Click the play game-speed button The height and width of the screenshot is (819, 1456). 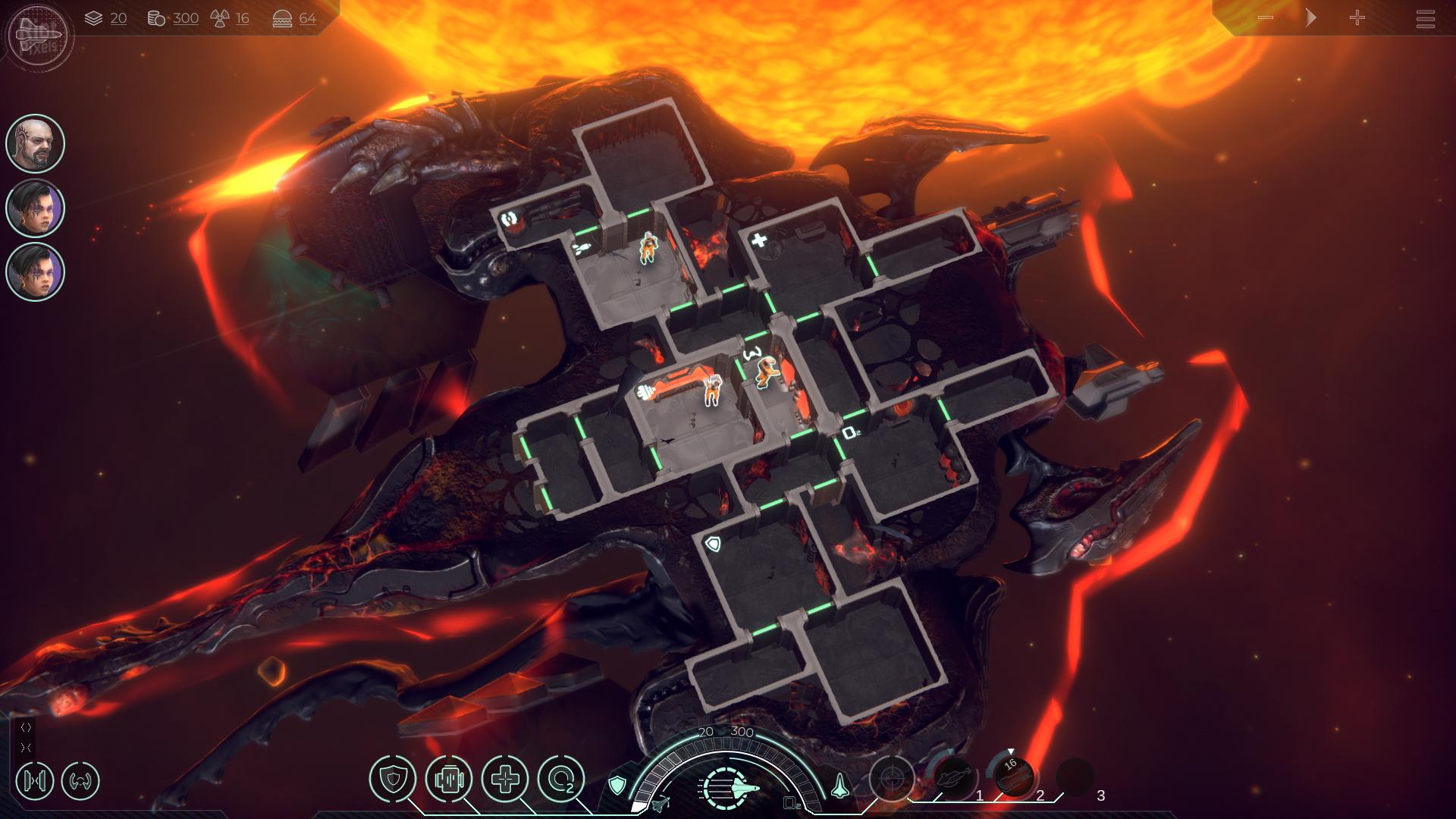(x=1311, y=18)
